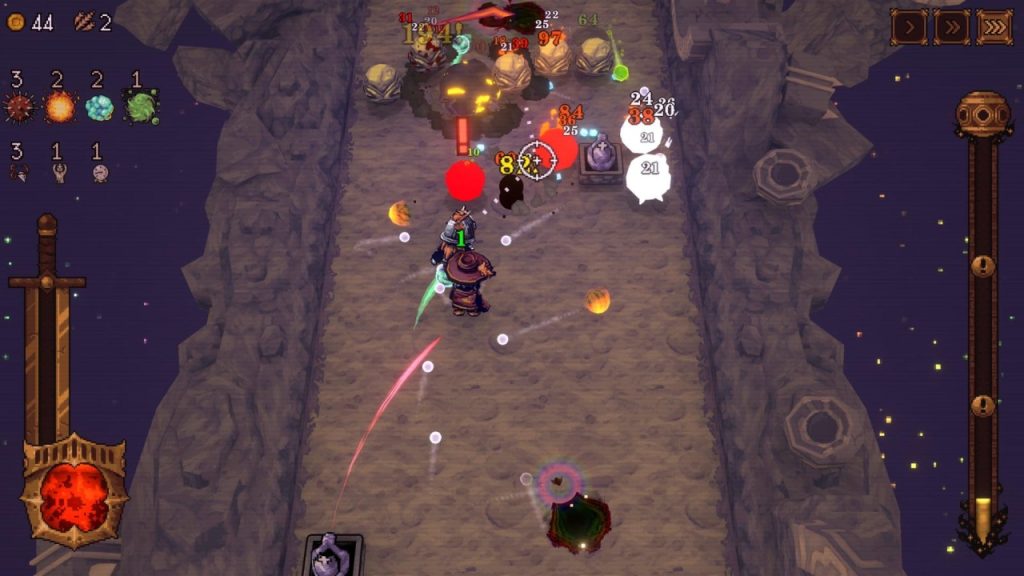Choose the teal crystal cluster icon

99,107
